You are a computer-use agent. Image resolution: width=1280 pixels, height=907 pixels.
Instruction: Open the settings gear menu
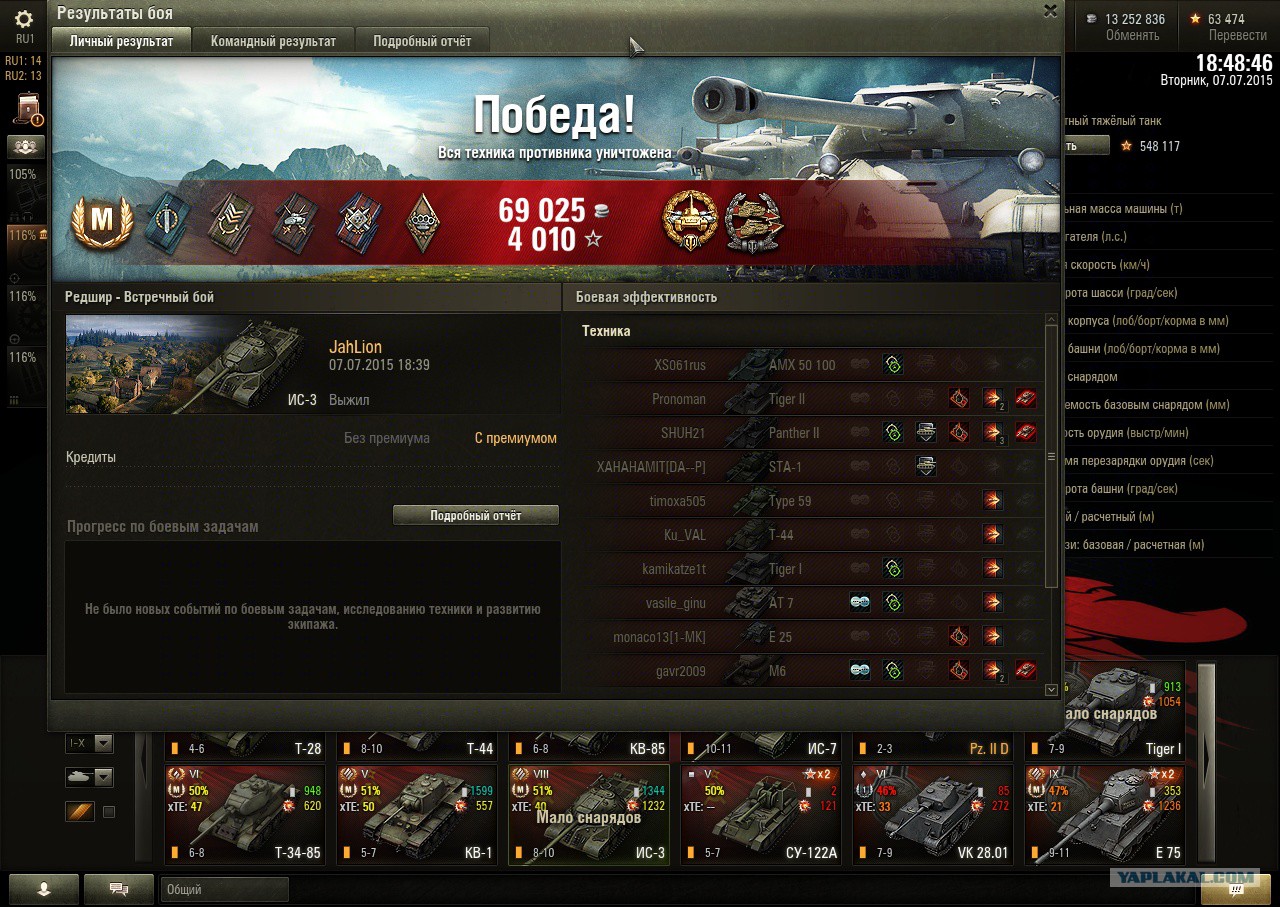point(24,19)
